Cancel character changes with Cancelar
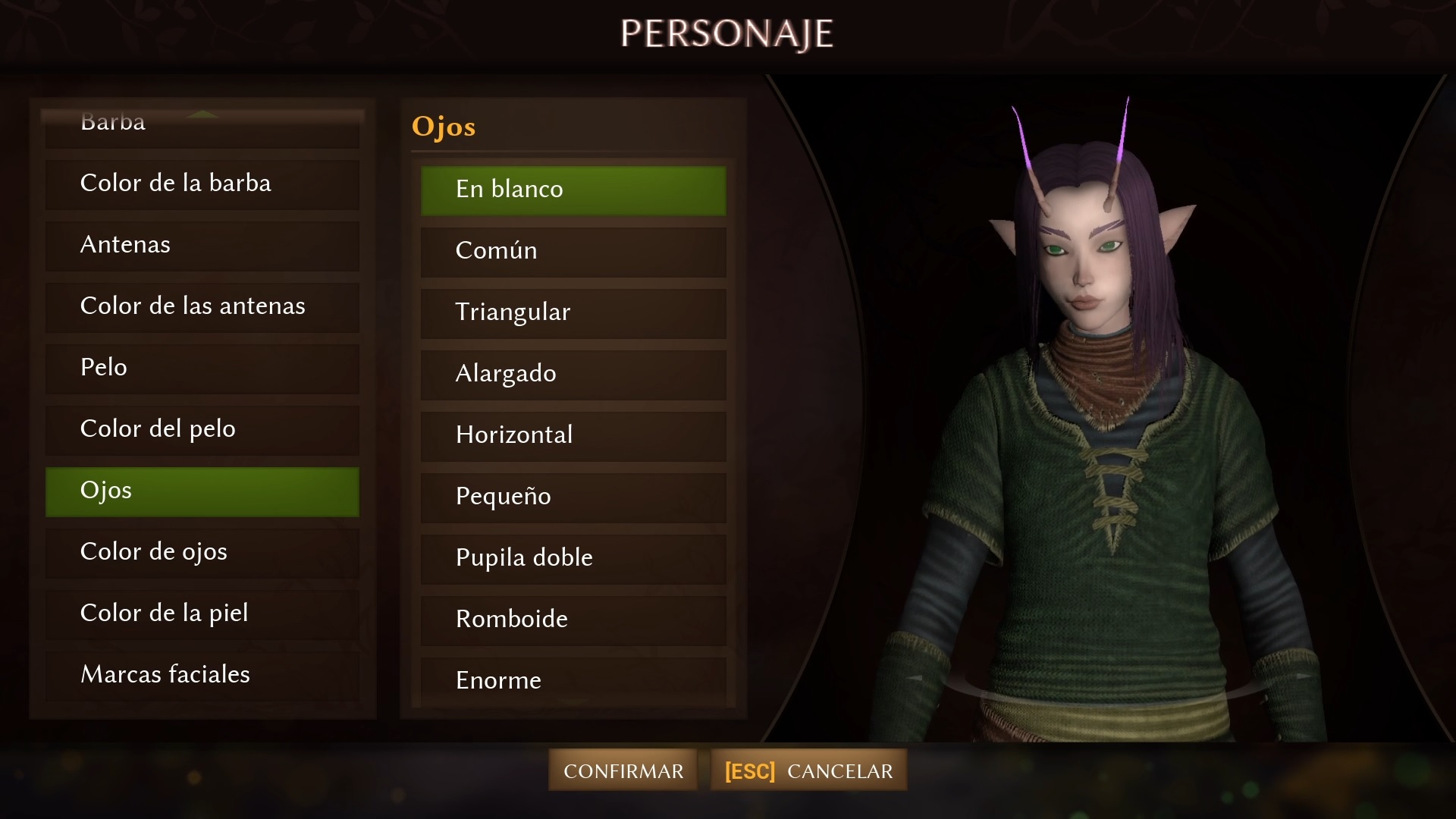The height and width of the screenshot is (819, 1456). [808, 770]
